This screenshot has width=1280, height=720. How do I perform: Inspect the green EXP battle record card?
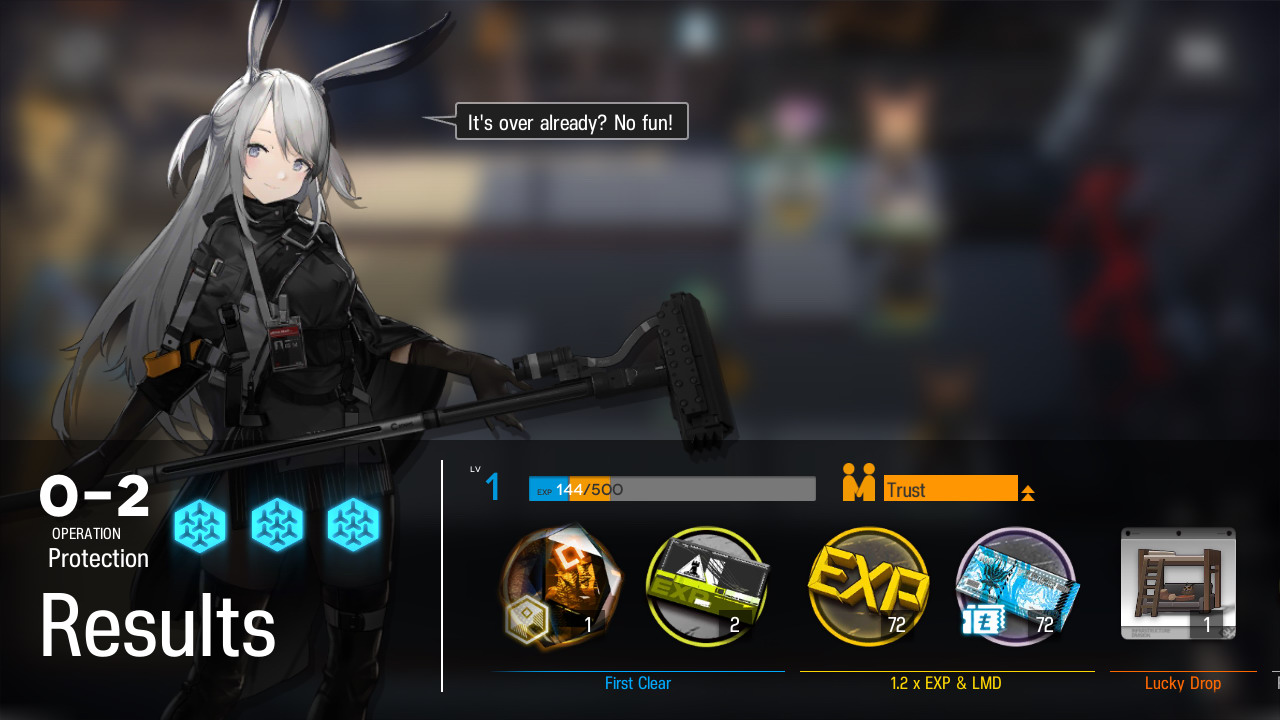[709, 587]
